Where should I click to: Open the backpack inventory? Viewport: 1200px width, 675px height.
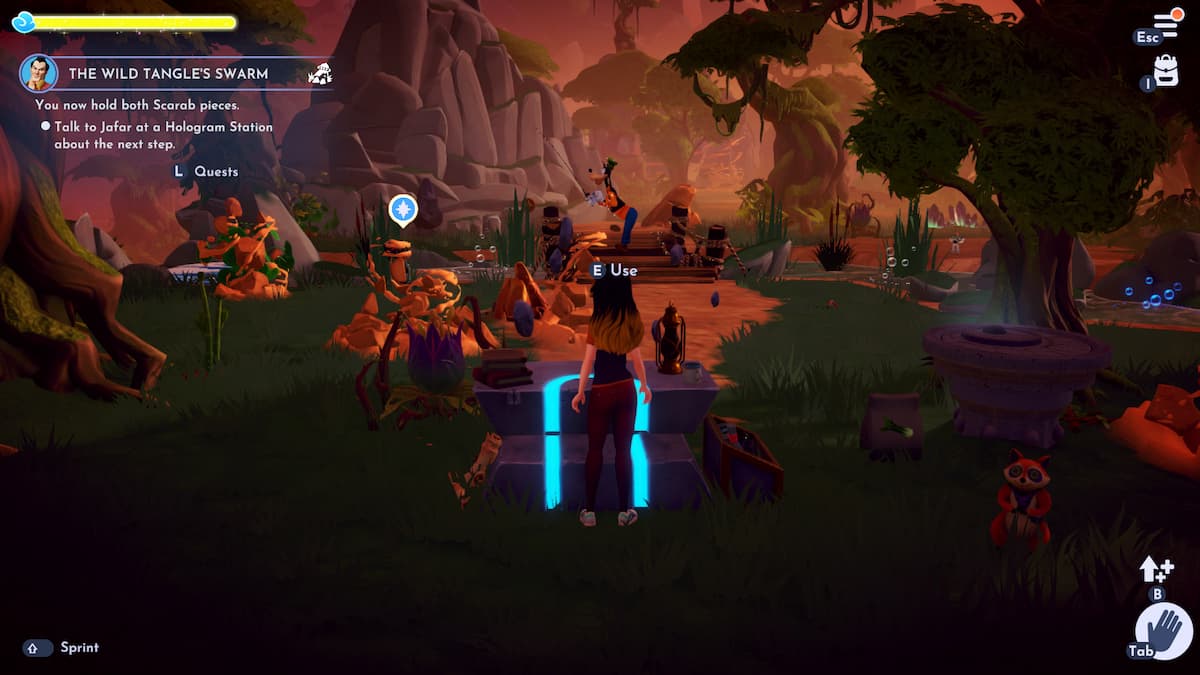[x=1166, y=70]
